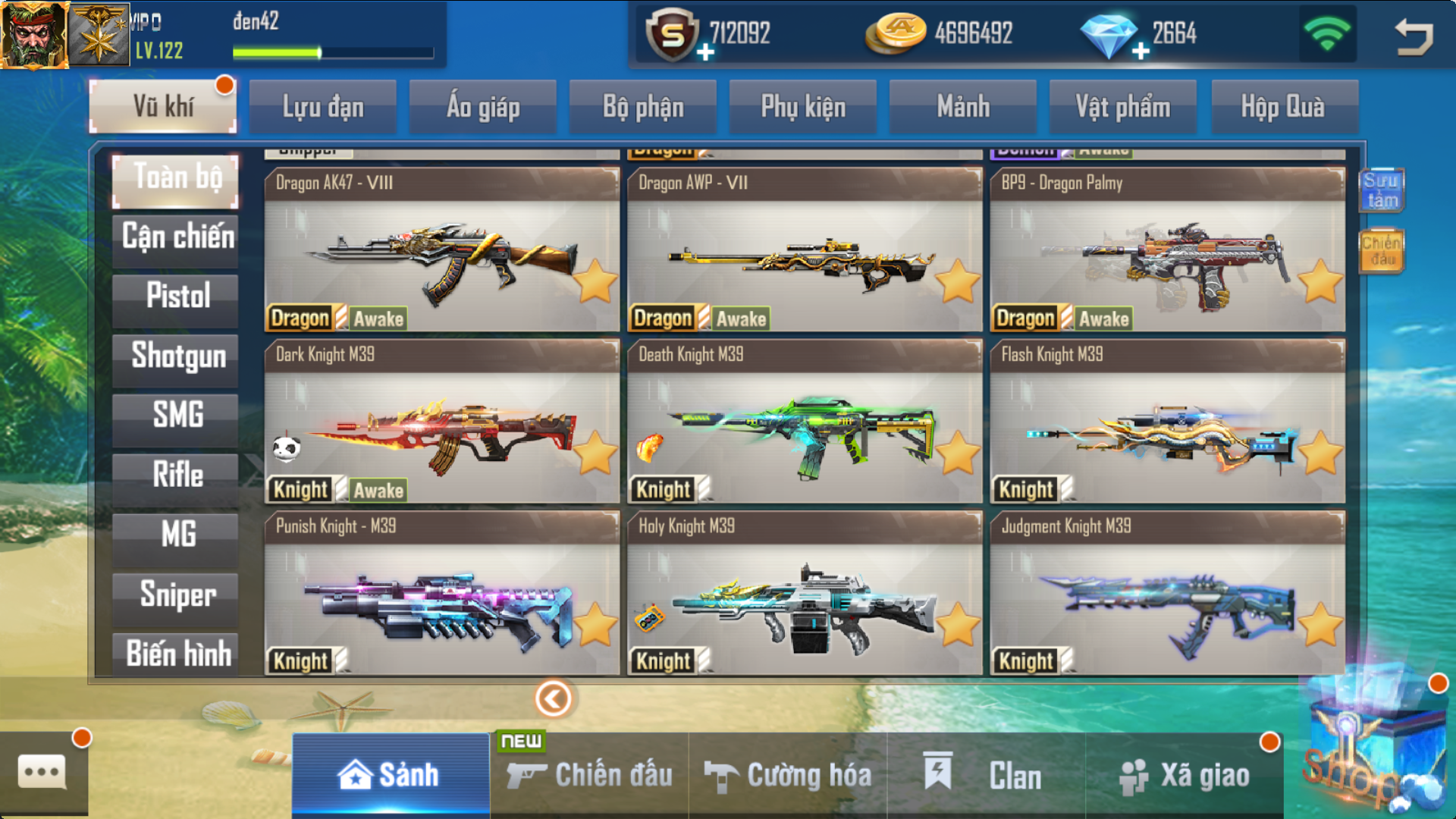Select the Holy Knight M39 weapon

point(804,593)
